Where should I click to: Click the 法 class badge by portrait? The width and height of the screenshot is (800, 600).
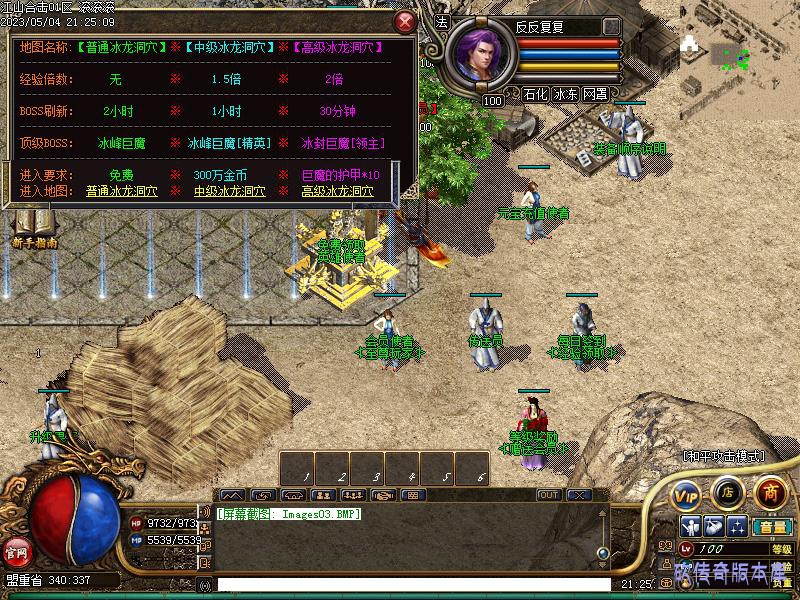coord(443,20)
